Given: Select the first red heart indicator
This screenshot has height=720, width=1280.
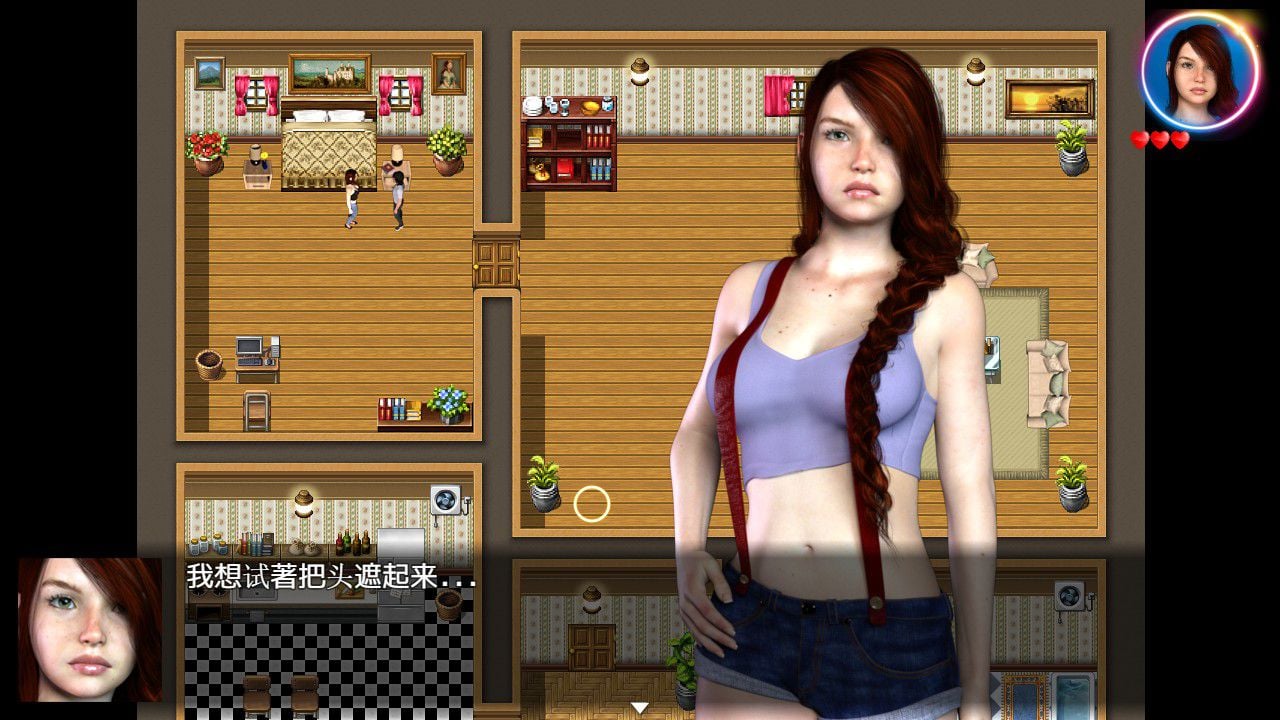Looking at the screenshot, I should [x=1142, y=138].
